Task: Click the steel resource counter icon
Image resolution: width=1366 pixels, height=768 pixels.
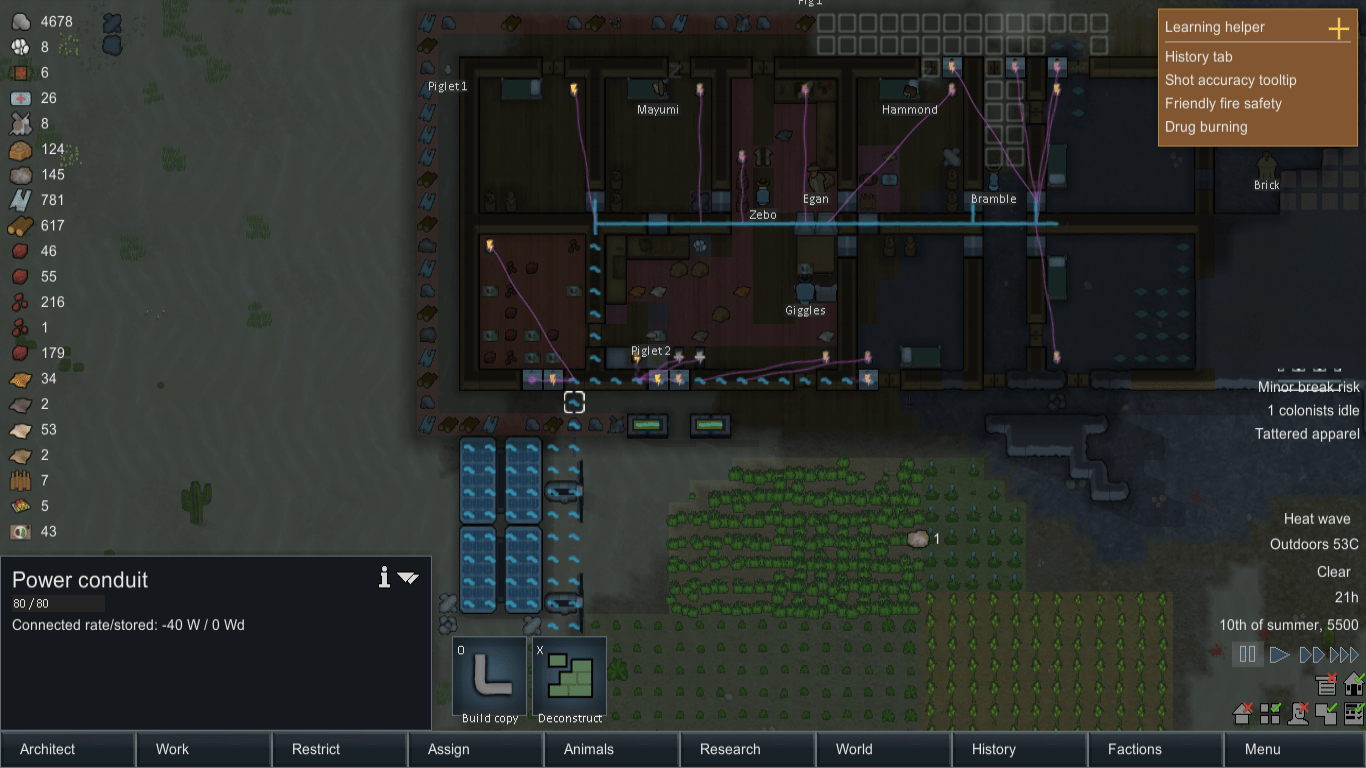Action: [20, 200]
